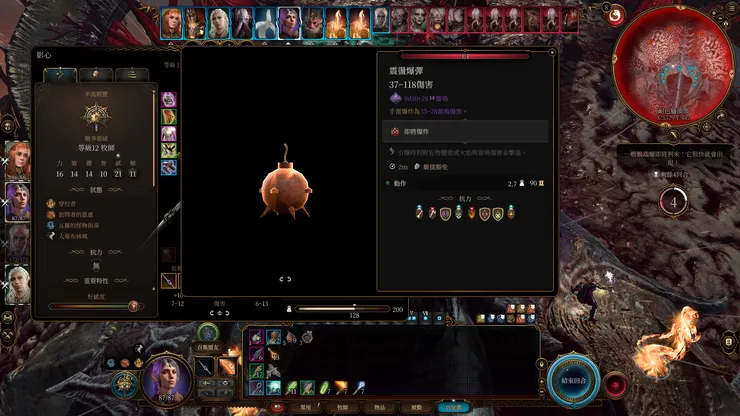Select the first purple spell in the hotbar
Viewport: 740px width, 416px height.
[x=256, y=338]
